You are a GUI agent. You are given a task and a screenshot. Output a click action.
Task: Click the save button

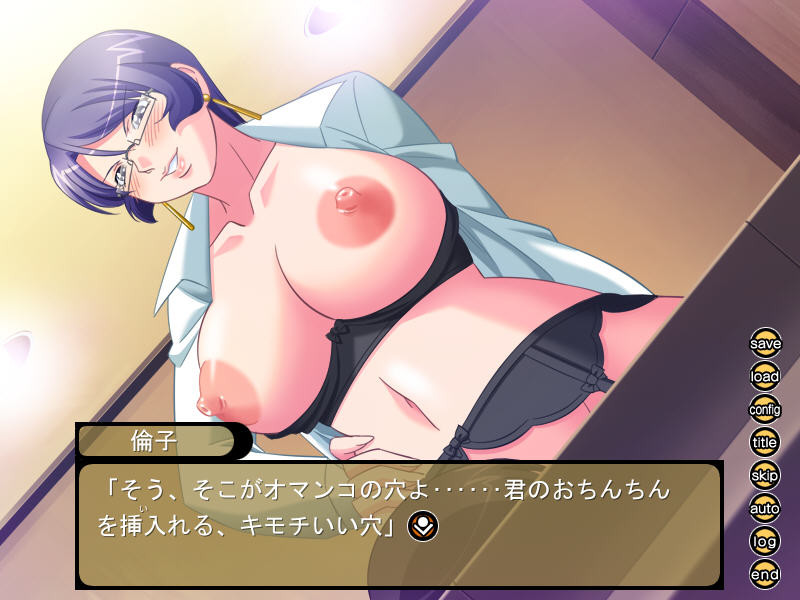tap(765, 343)
